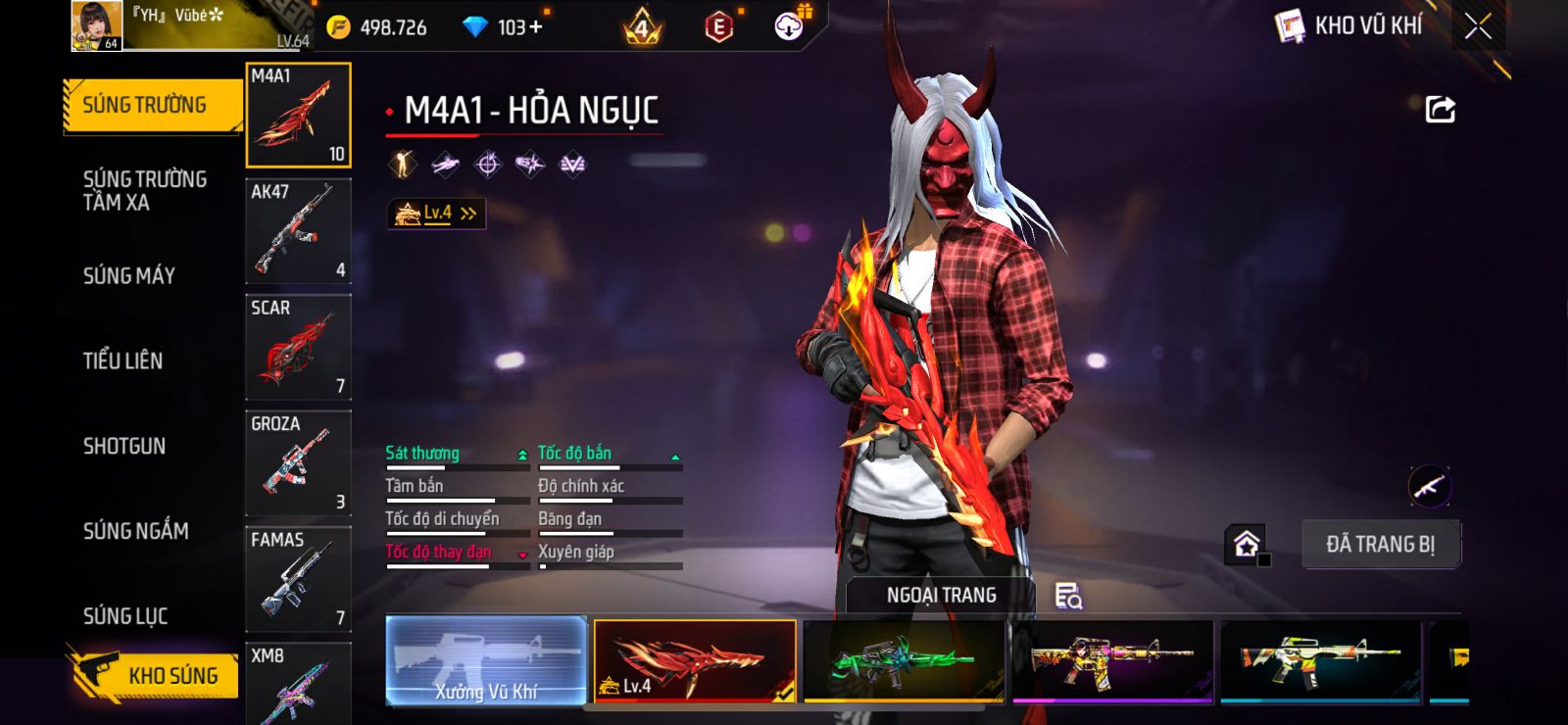Select the green neon M4A1 skin
Screen dimensions: 1568x725
[903, 660]
